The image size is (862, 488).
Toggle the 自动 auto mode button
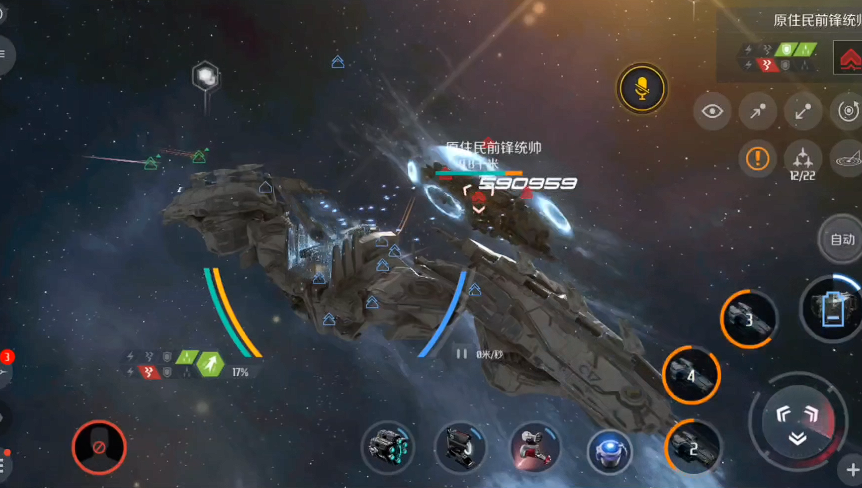(x=842, y=239)
